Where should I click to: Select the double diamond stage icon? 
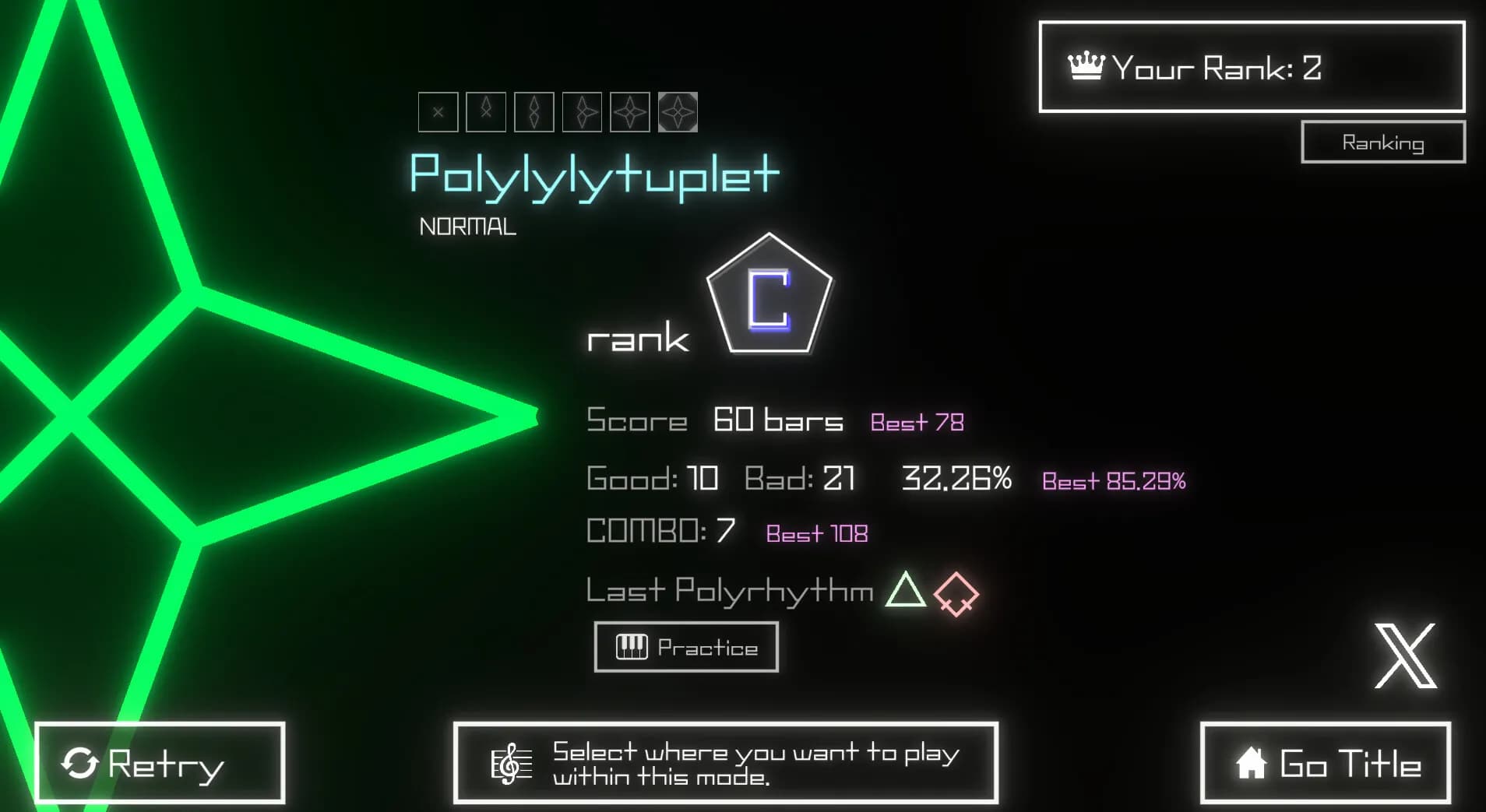point(534,111)
